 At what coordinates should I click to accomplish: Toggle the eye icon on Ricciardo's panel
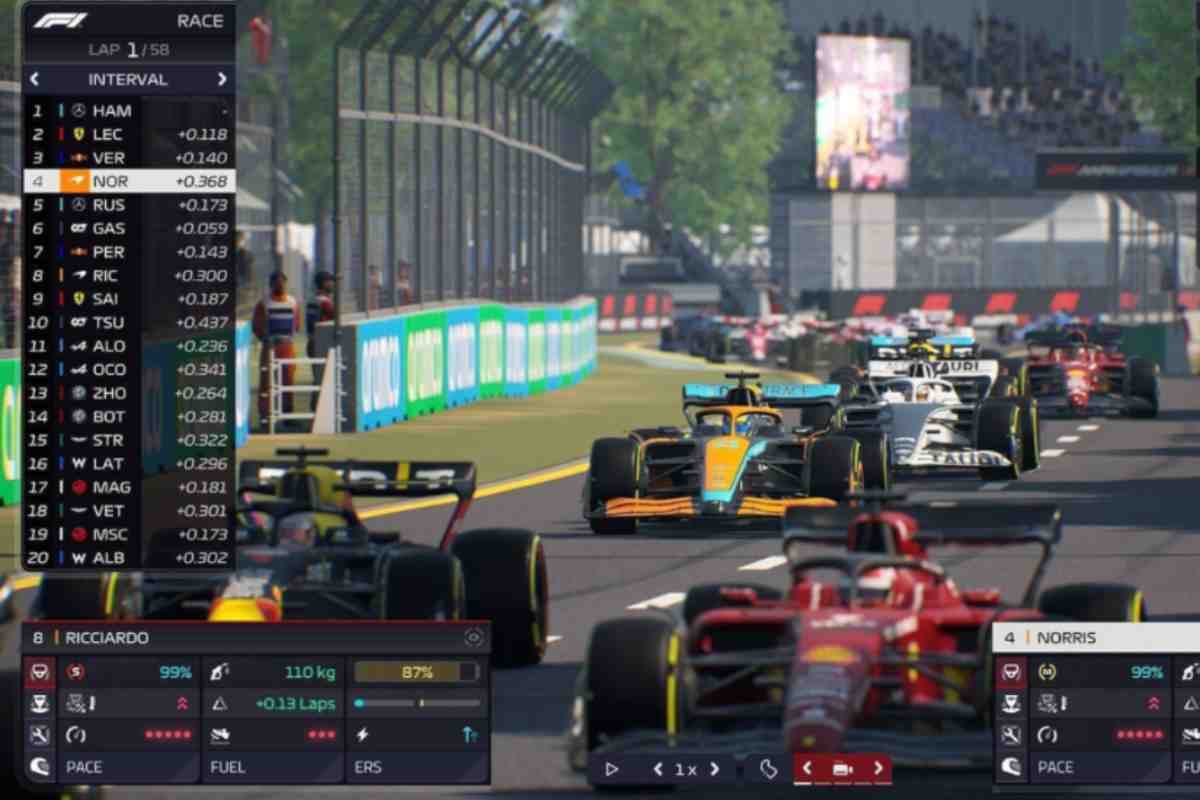tap(473, 637)
